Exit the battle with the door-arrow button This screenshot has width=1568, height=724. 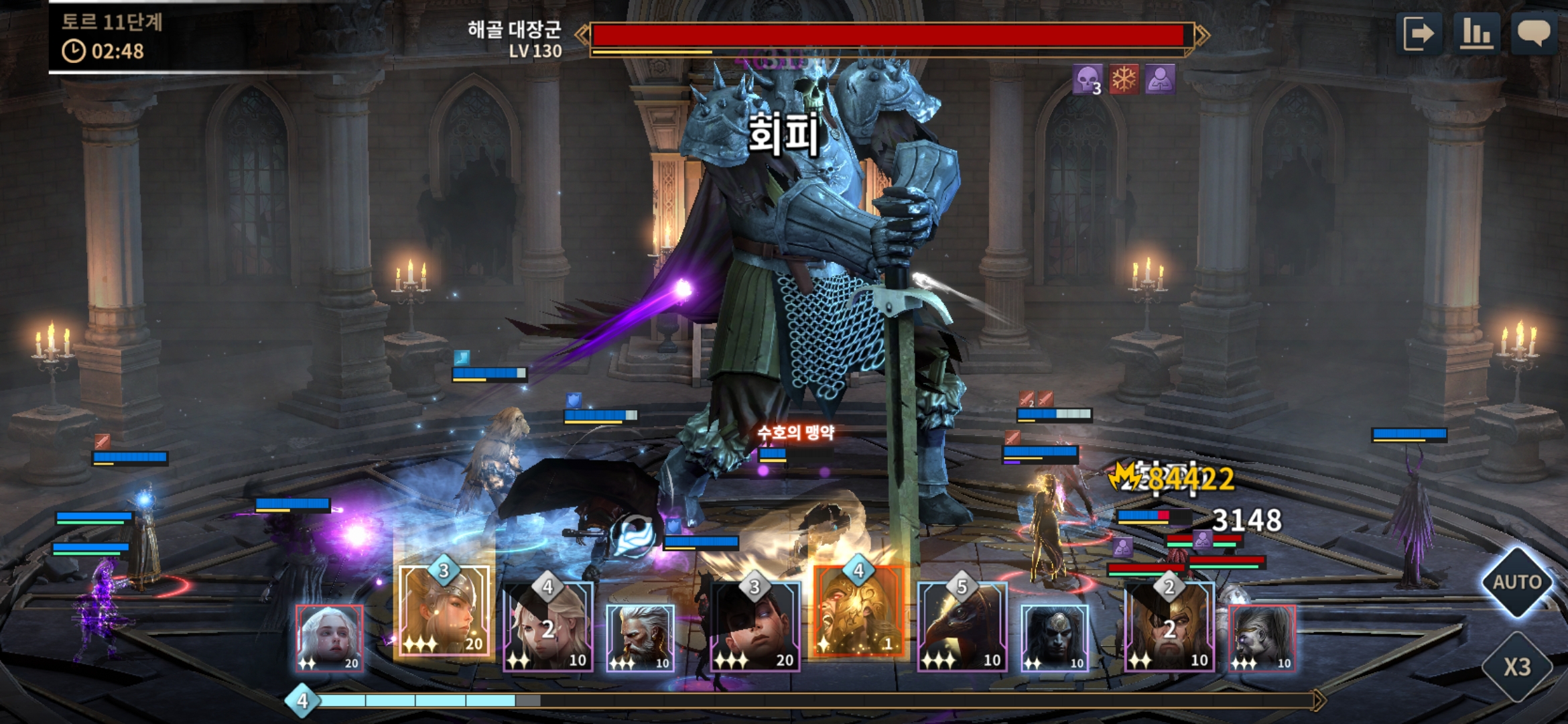(1419, 34)
